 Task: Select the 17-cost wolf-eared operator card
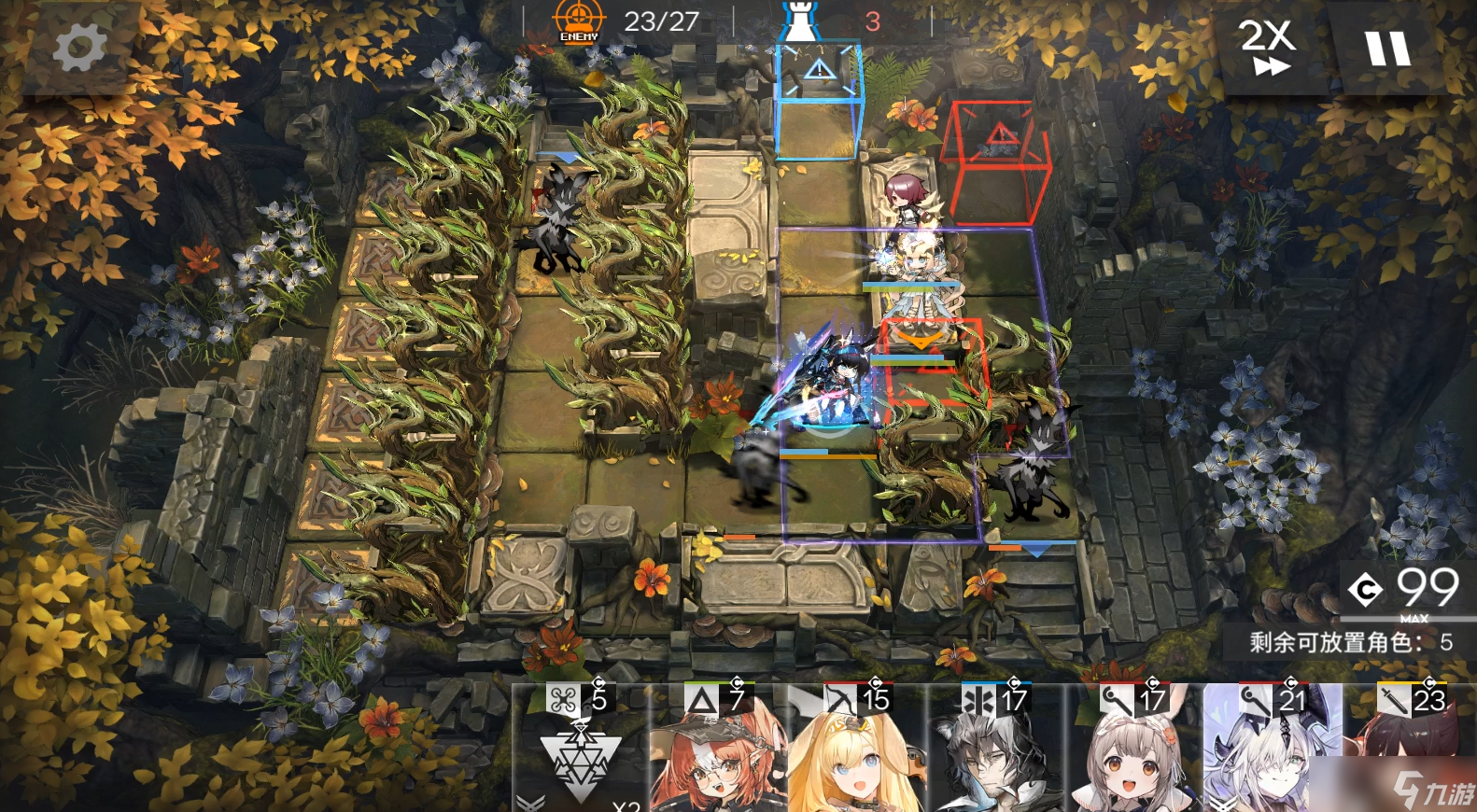point(990,756)
